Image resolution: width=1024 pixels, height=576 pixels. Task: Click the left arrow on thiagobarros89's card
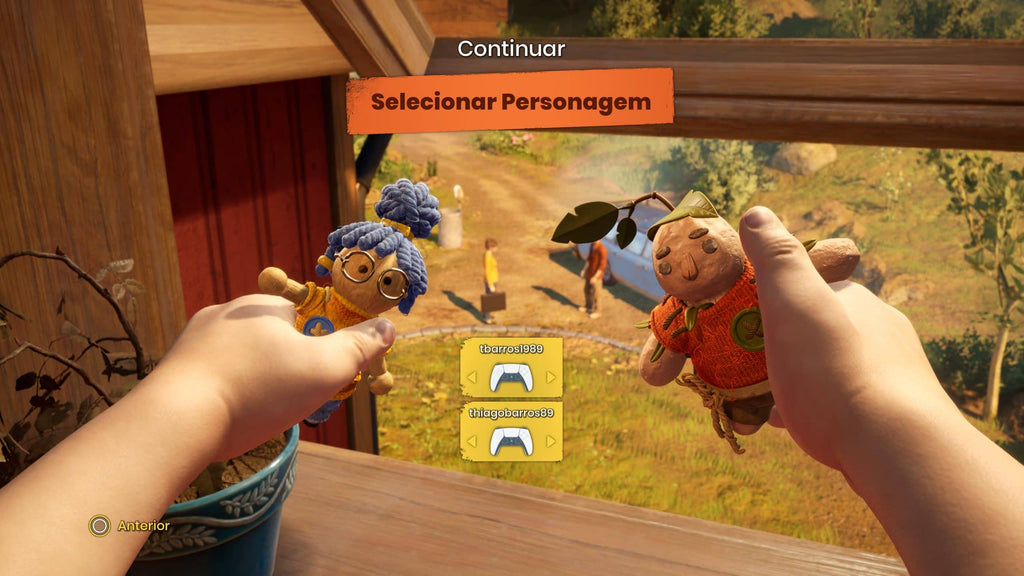click(x=471, y=441)
